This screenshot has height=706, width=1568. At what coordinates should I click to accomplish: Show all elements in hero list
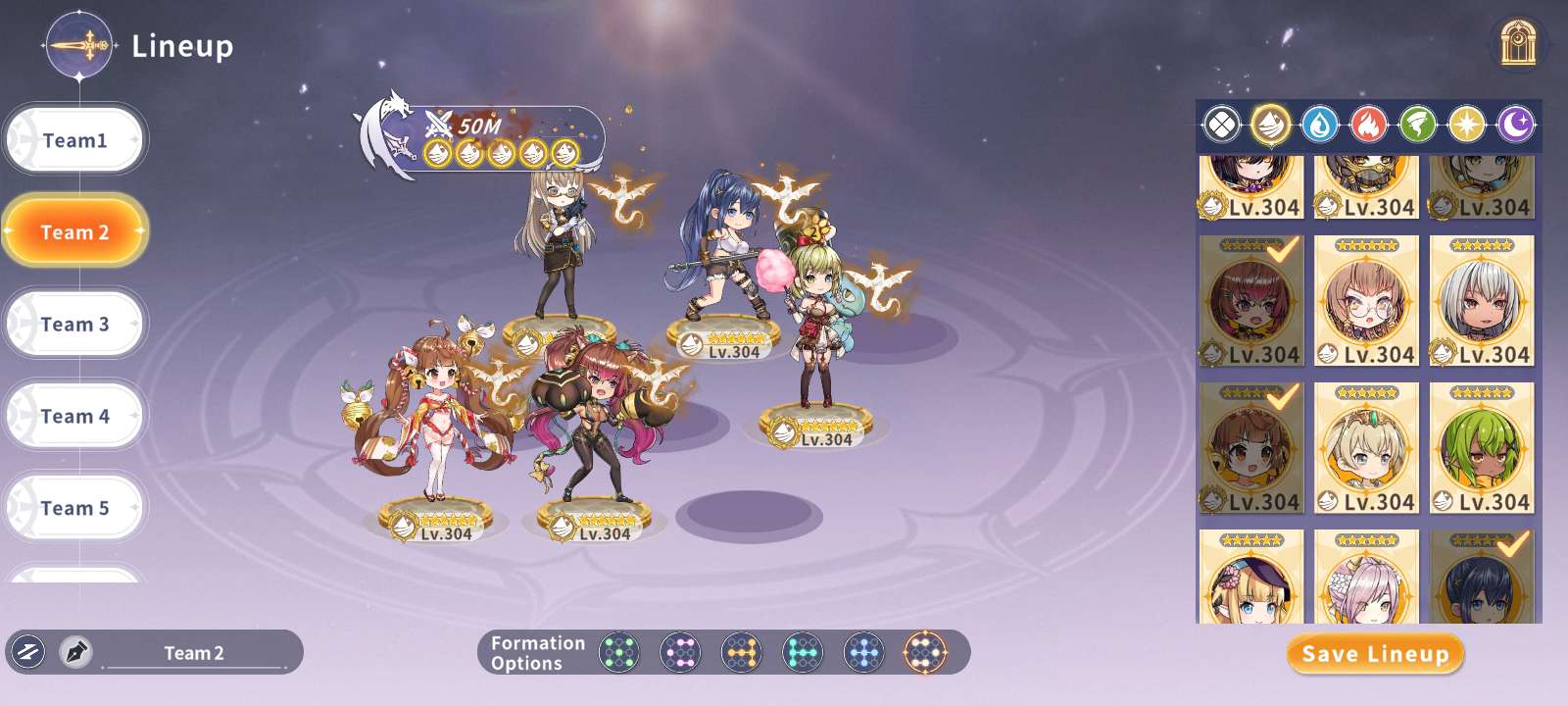tap(1221, 125)
